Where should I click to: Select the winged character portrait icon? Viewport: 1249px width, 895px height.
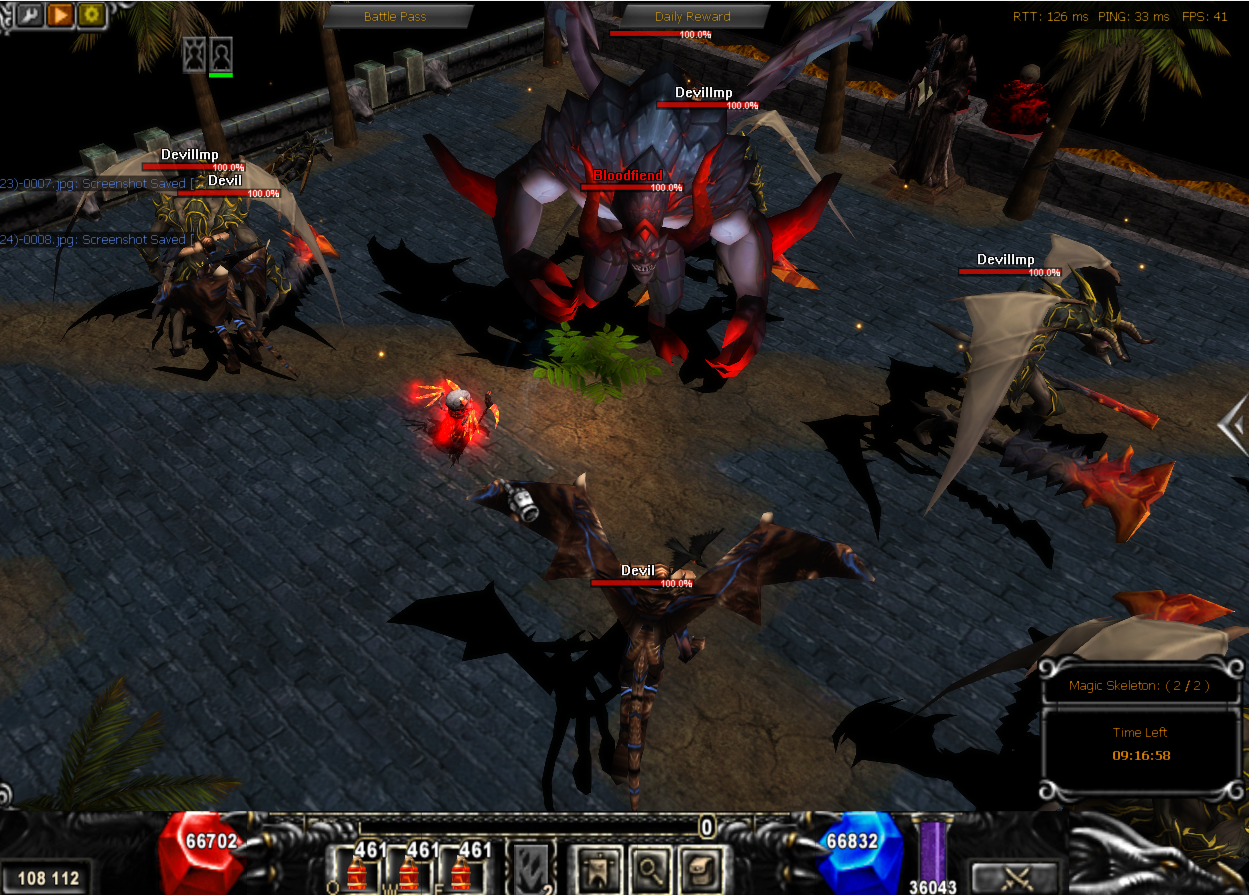[194, 54]
